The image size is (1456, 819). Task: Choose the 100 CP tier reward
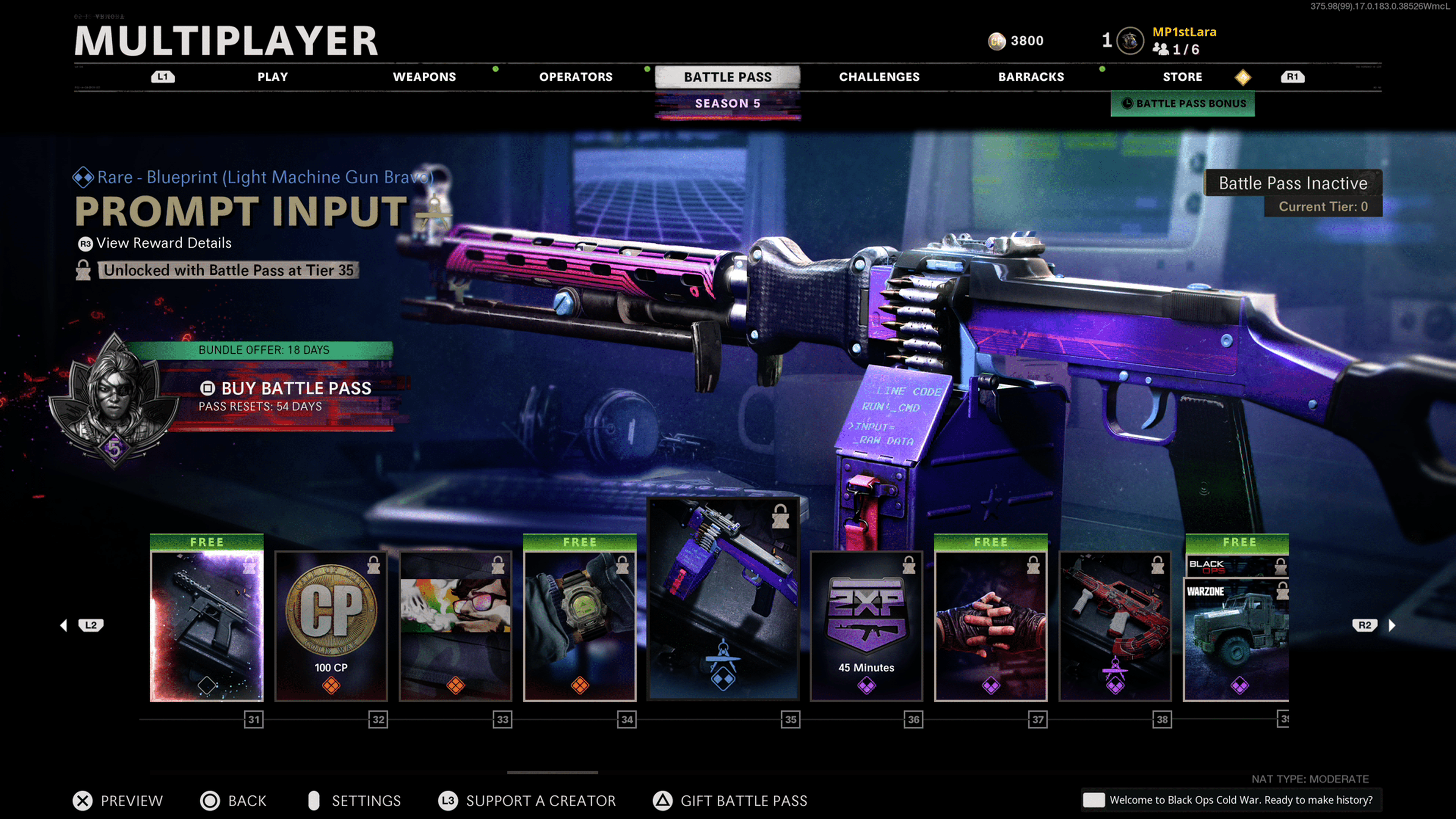tap(331, 626)
